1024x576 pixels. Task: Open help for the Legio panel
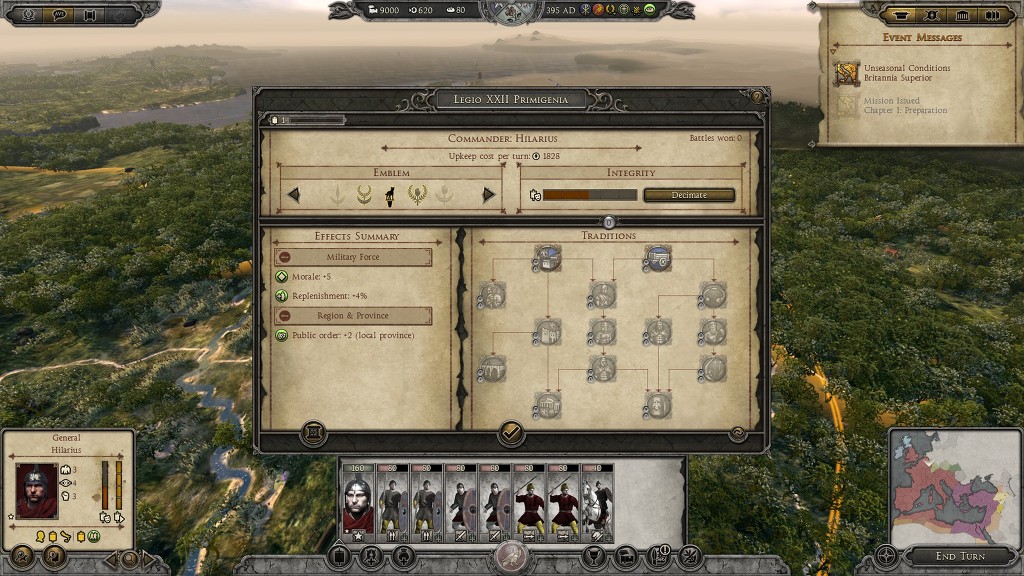pyautogui.click(x=757, y=97)
